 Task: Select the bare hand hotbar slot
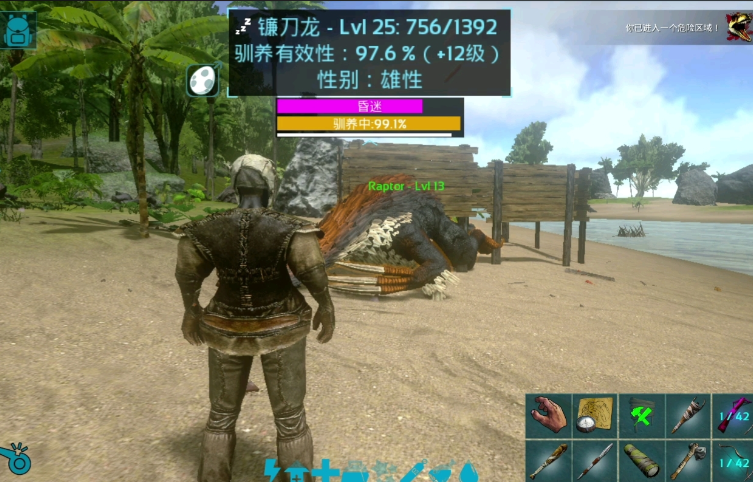click(548, 415)
